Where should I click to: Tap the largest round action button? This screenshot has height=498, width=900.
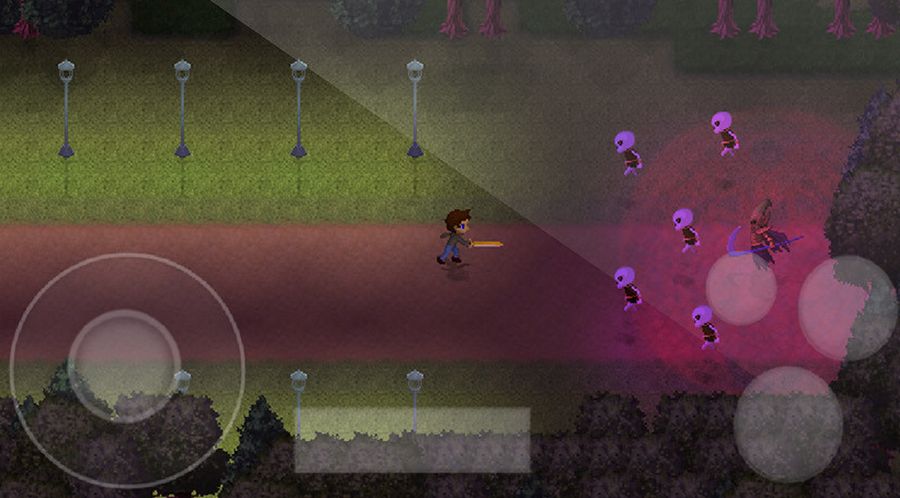tap(788, 424)
